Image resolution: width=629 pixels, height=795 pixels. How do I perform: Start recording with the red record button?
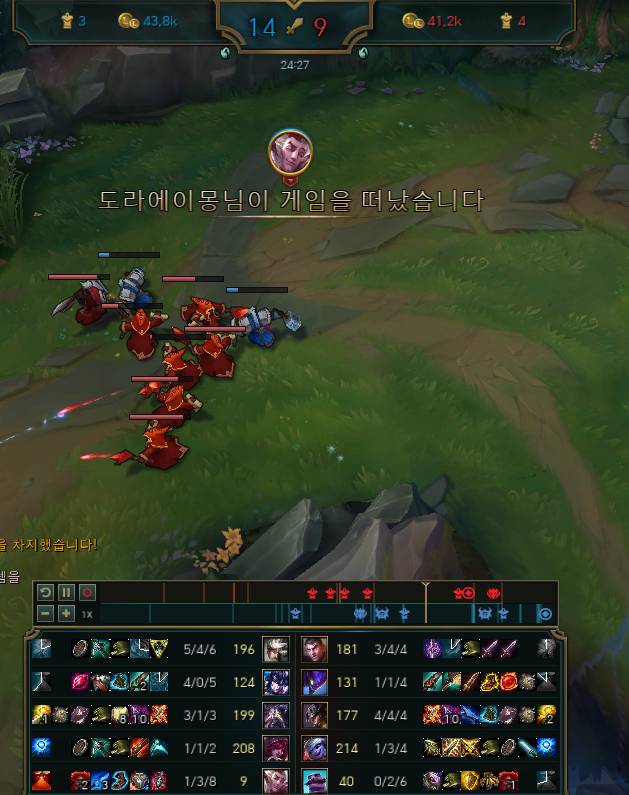click(x=86, y=592)
